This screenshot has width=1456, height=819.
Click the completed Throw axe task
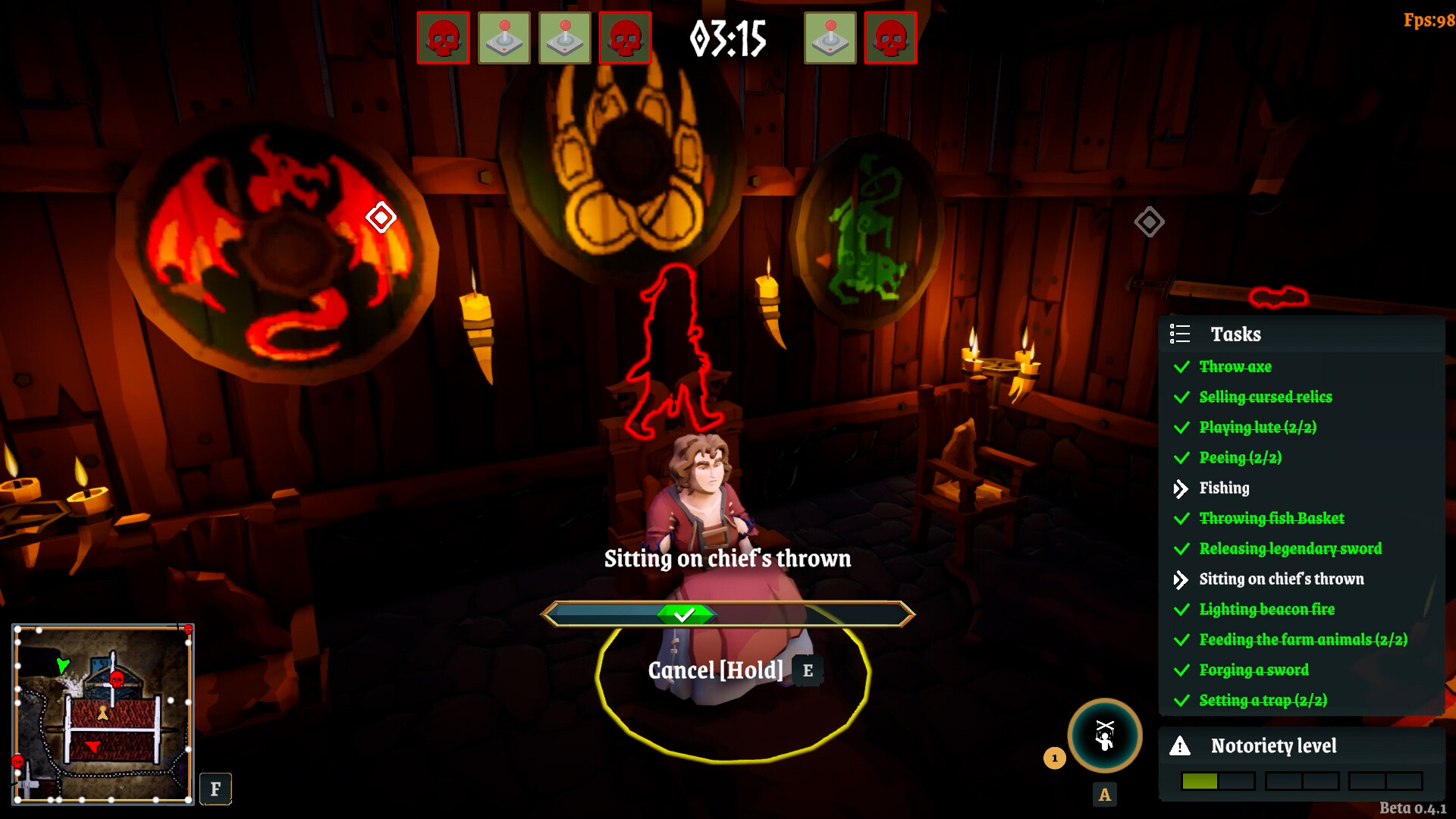coord(1235,367)
